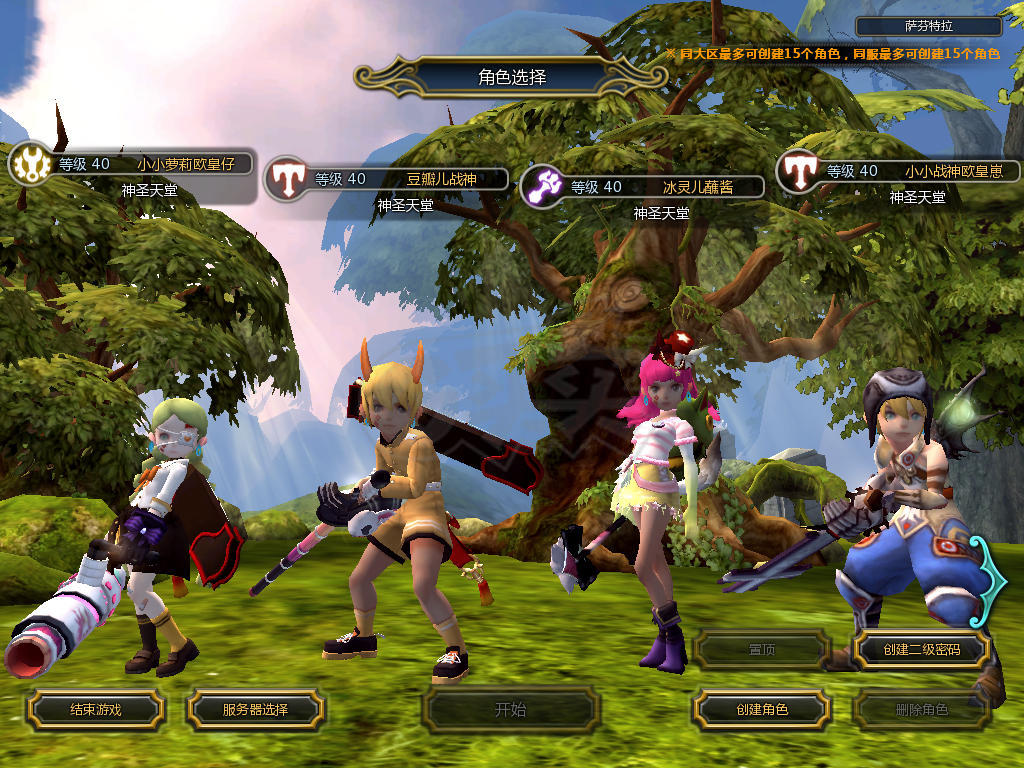
Task: Select character 豆瓣儿战神
Action: click(x=440, y=180)
